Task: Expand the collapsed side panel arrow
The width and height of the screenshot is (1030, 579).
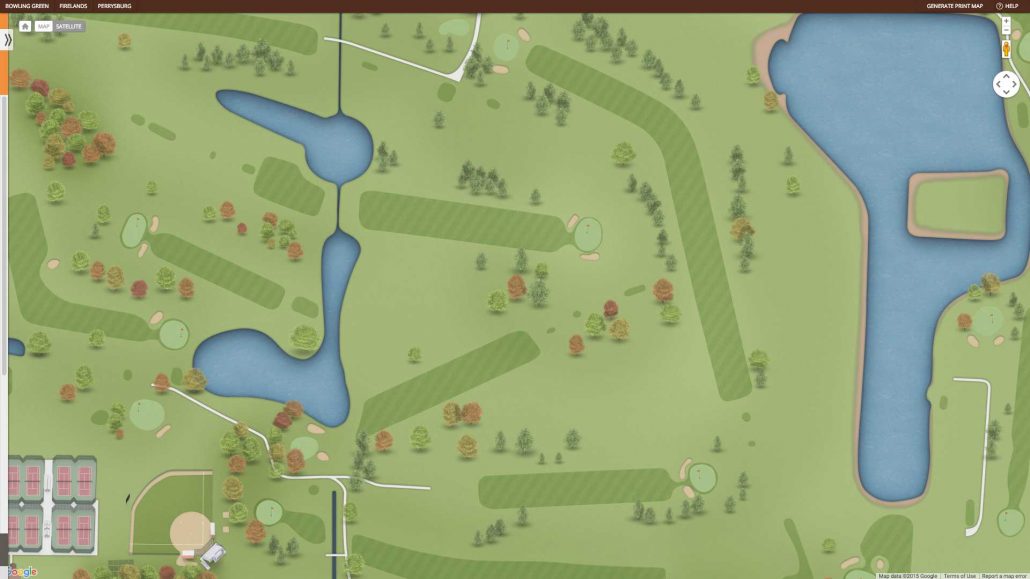Action: click(8, 40)
